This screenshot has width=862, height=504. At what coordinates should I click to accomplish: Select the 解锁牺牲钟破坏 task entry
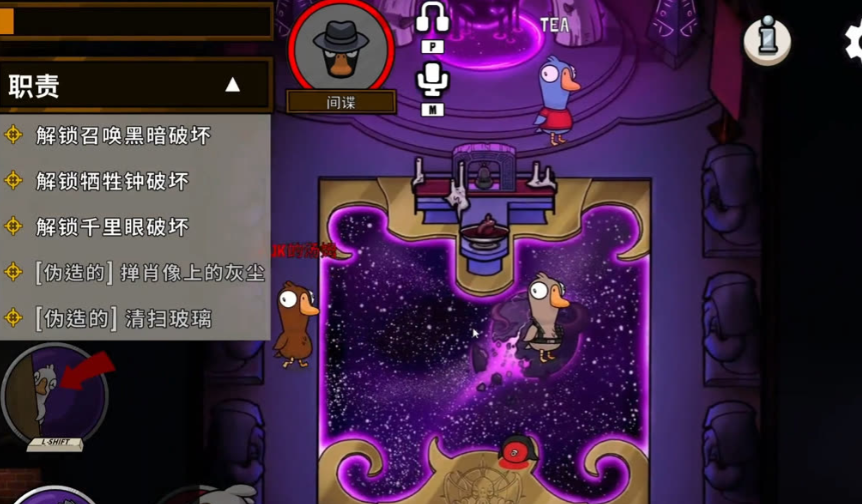(112, 181)
